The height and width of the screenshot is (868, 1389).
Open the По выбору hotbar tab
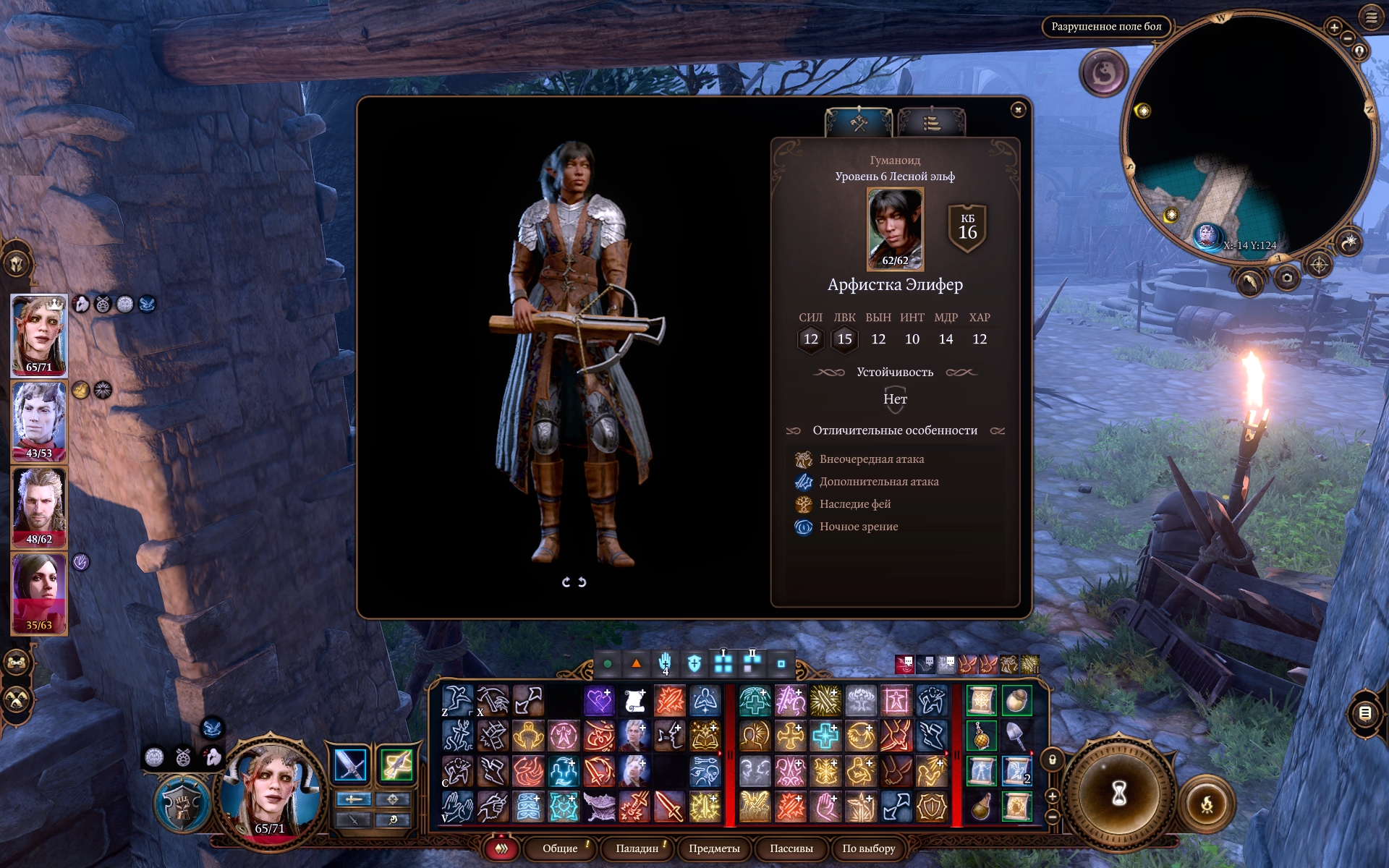868,848
